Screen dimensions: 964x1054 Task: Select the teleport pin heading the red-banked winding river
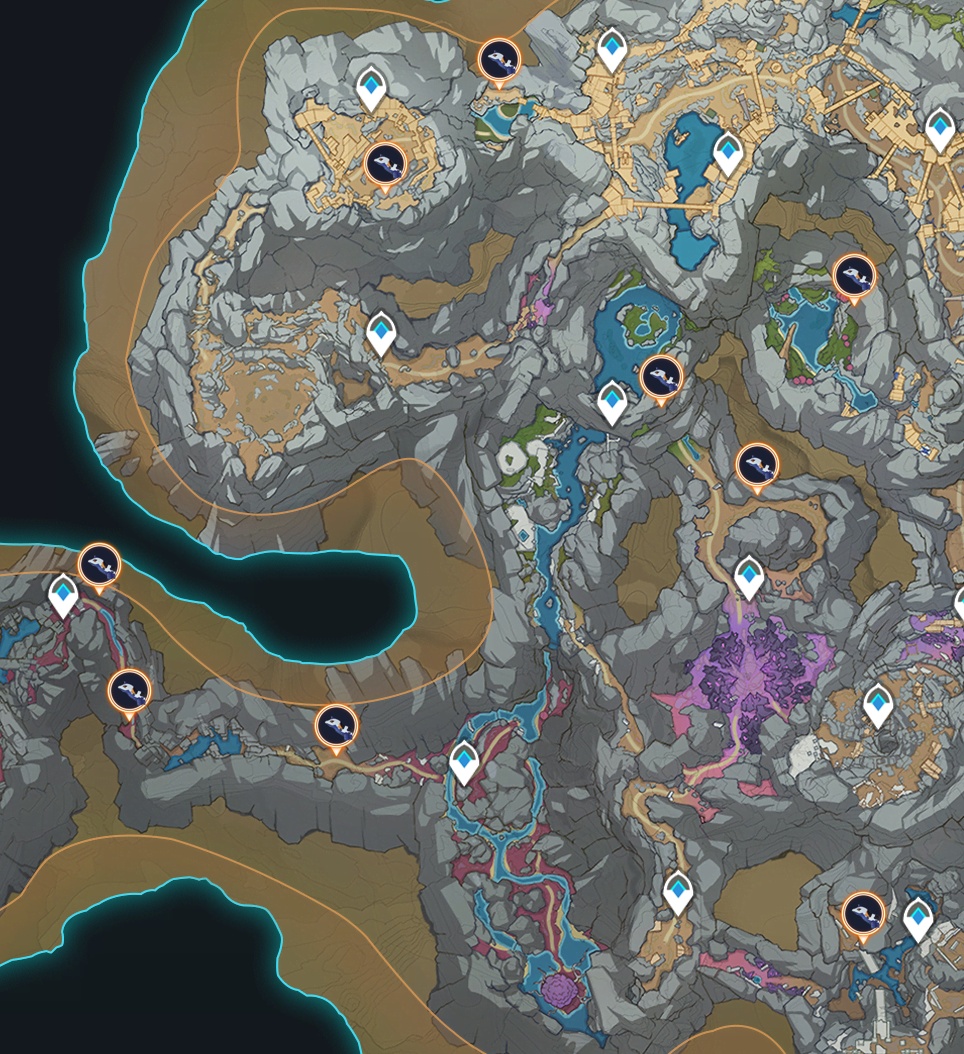pos(464,761)
